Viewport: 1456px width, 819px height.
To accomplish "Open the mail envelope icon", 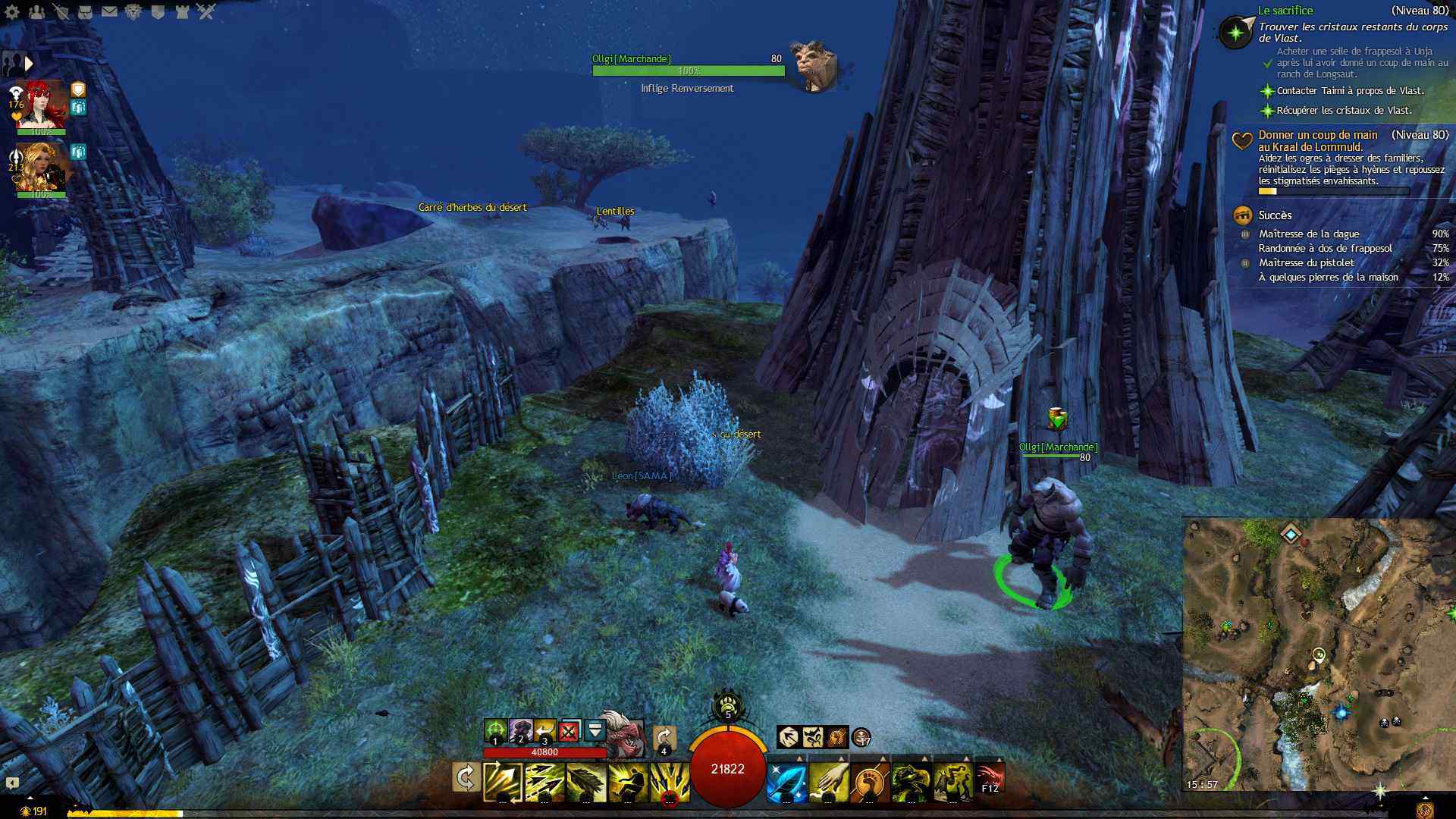I will (109, 12).
